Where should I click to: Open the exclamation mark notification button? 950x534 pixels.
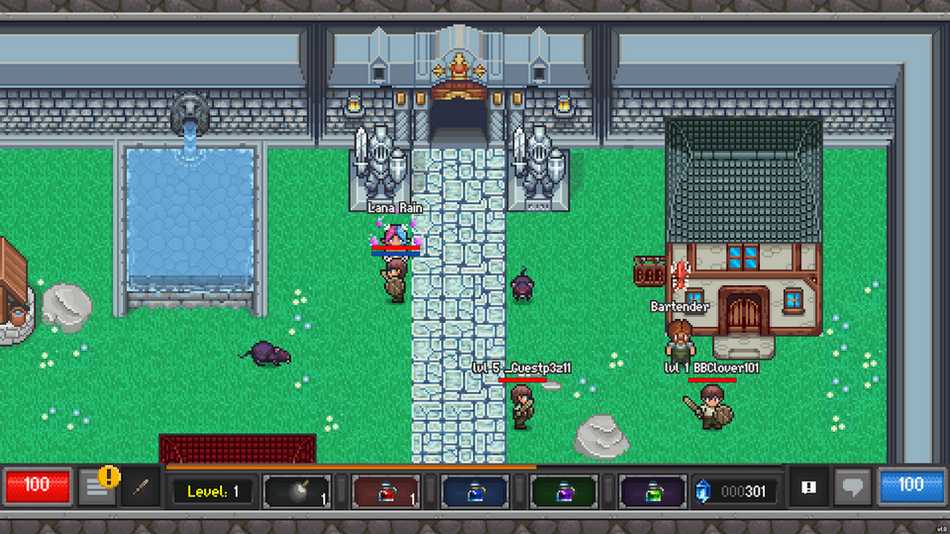tap(809, 488)
